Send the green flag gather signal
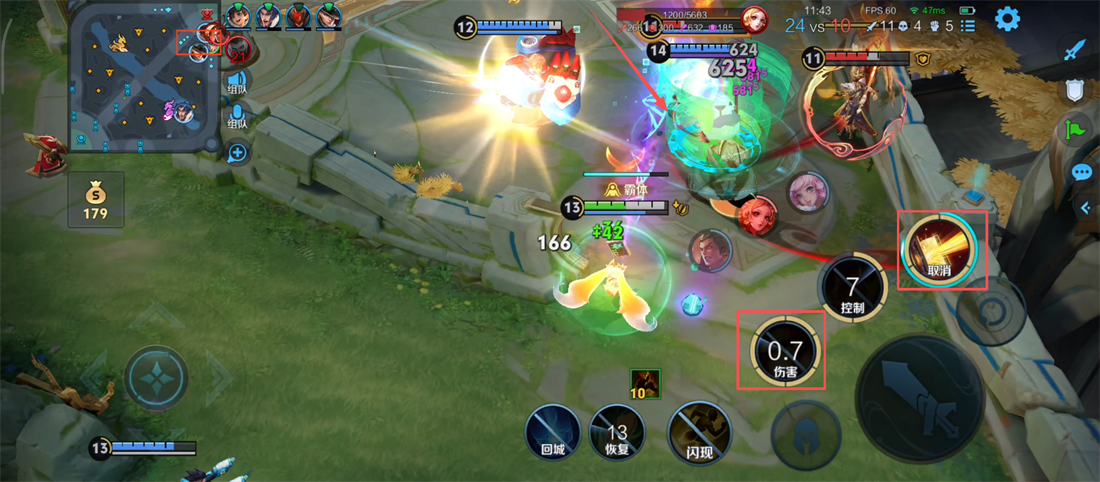The width and height of the screenshot is (1100, 482). tap(1075, 130)
